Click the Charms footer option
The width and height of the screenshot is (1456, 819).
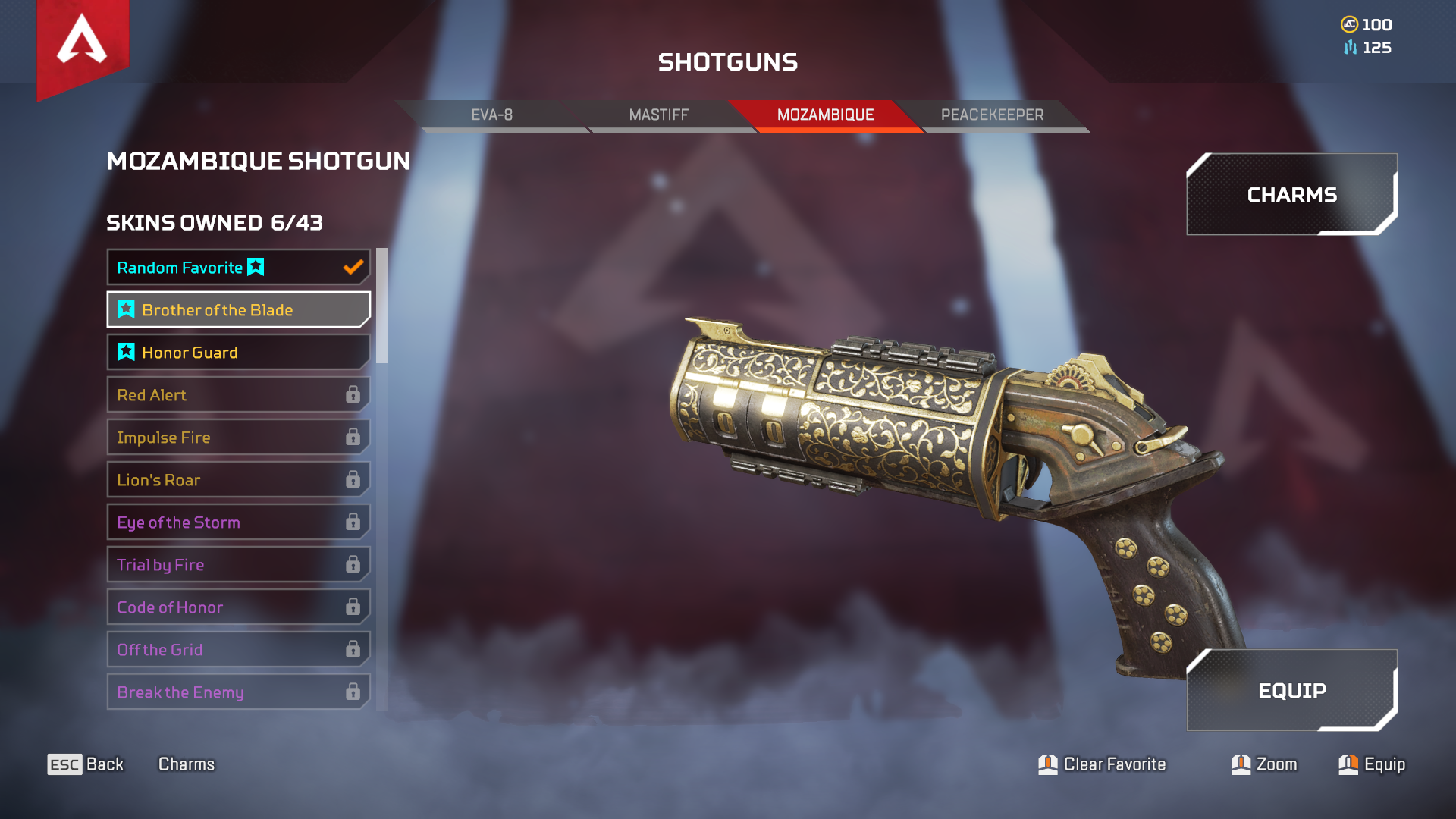click(x=187, y=764)
